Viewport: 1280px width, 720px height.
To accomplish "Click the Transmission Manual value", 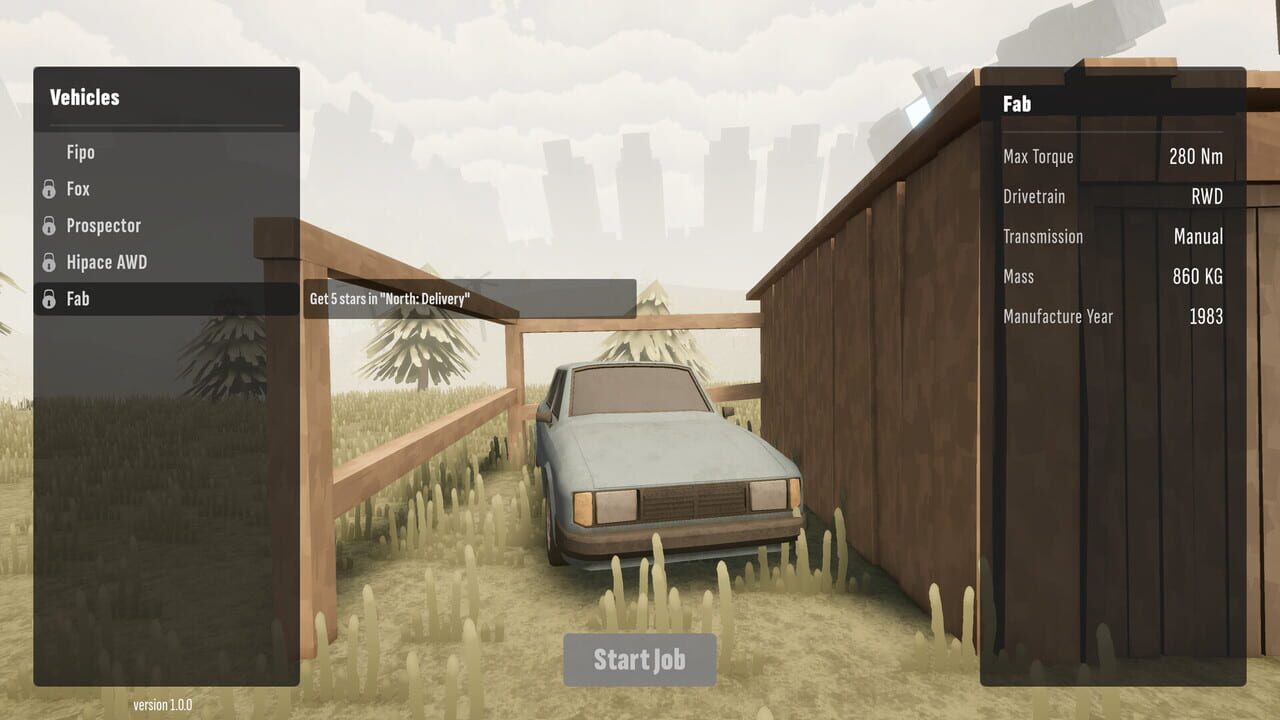I will click(x=1198, y=237).
